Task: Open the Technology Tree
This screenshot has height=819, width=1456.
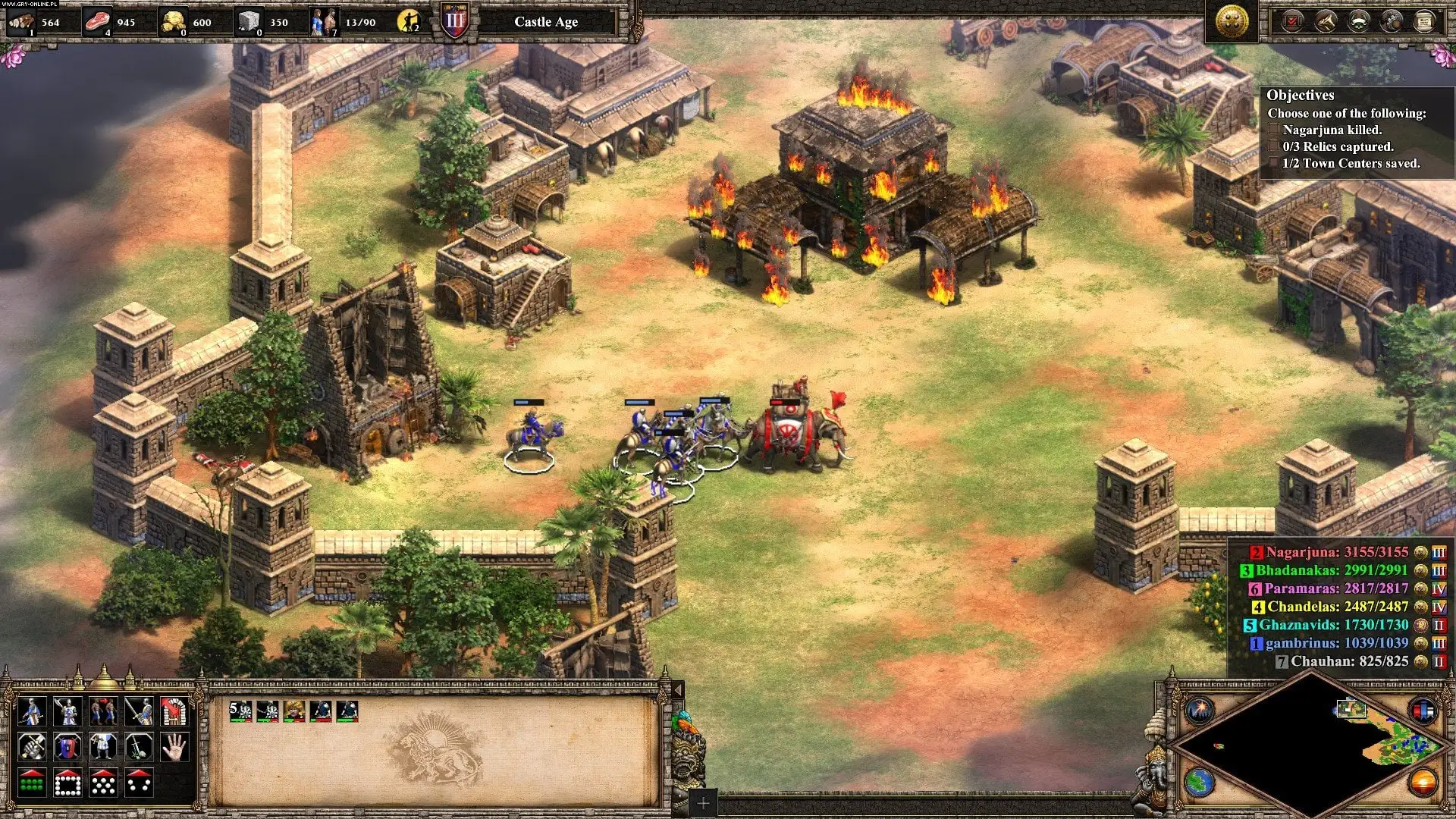Action: point(1392,20)
